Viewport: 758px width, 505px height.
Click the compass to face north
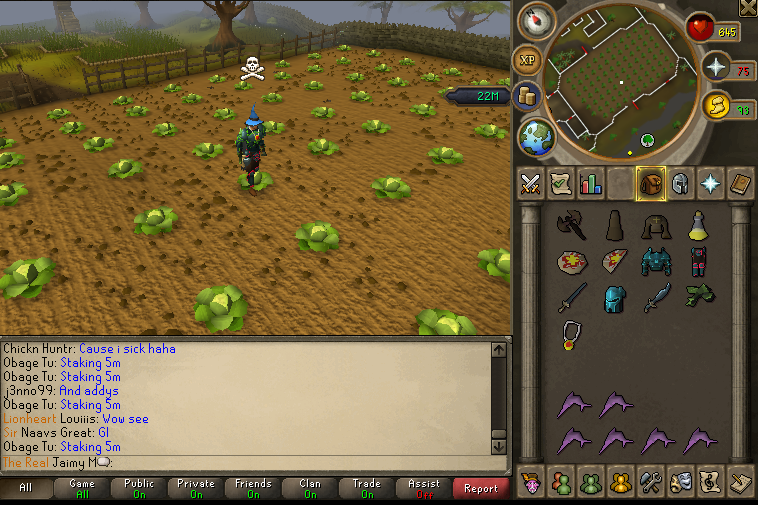coord(542,21)
